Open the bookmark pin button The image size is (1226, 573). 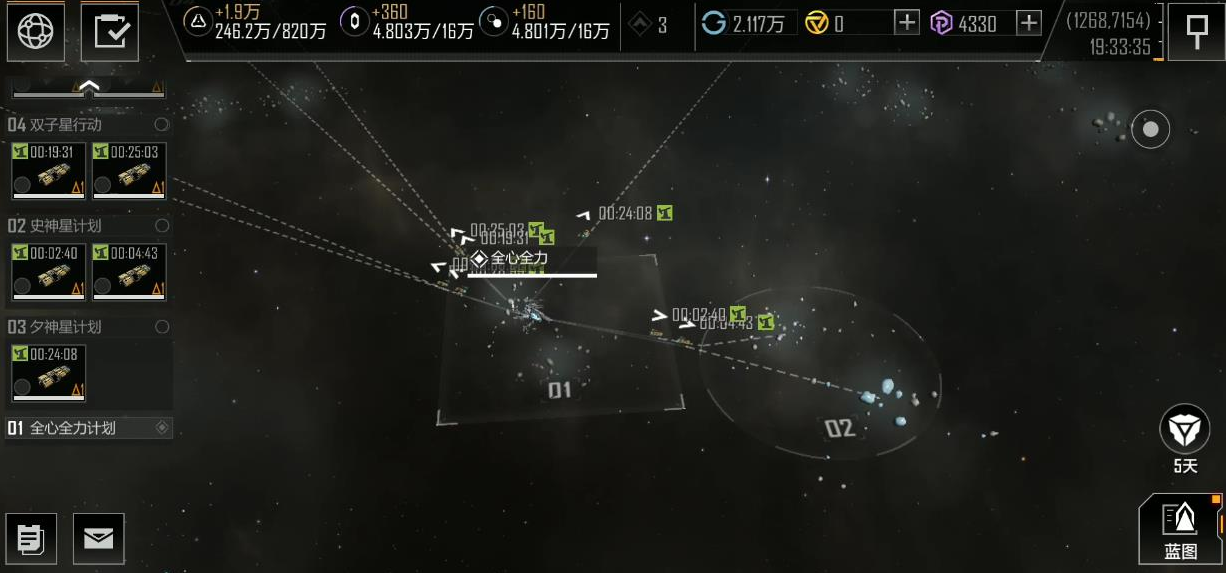(x=1196, y=31)
